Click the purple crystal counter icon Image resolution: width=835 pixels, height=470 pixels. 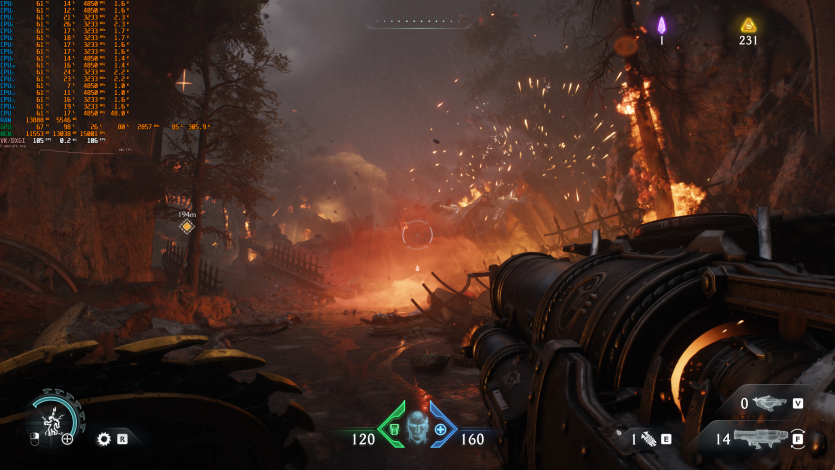661,25
